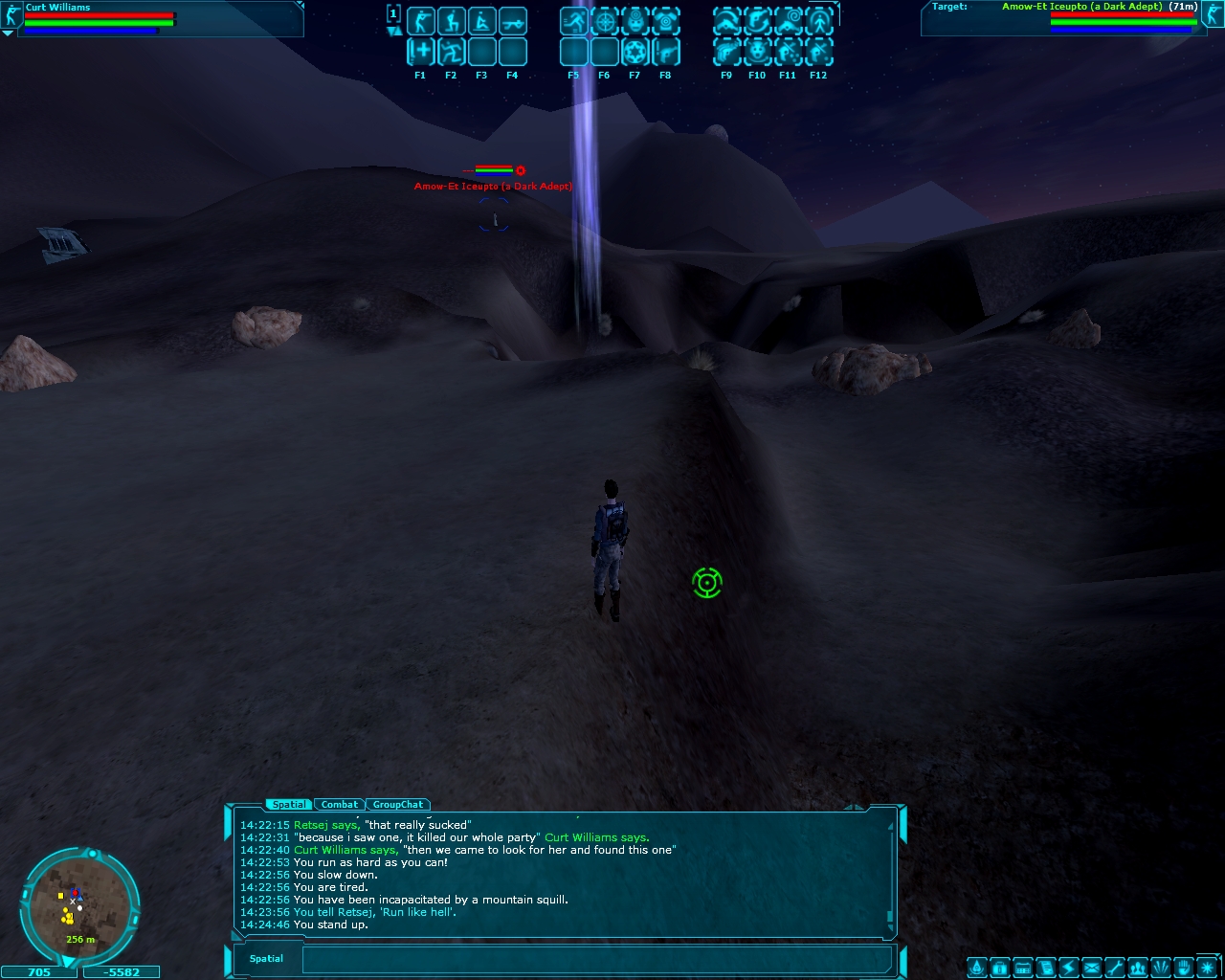The height and width of the screenshot is (980, 1225).
Task: Open the inventory briefcase icon
Action: [x=999, y=968]
